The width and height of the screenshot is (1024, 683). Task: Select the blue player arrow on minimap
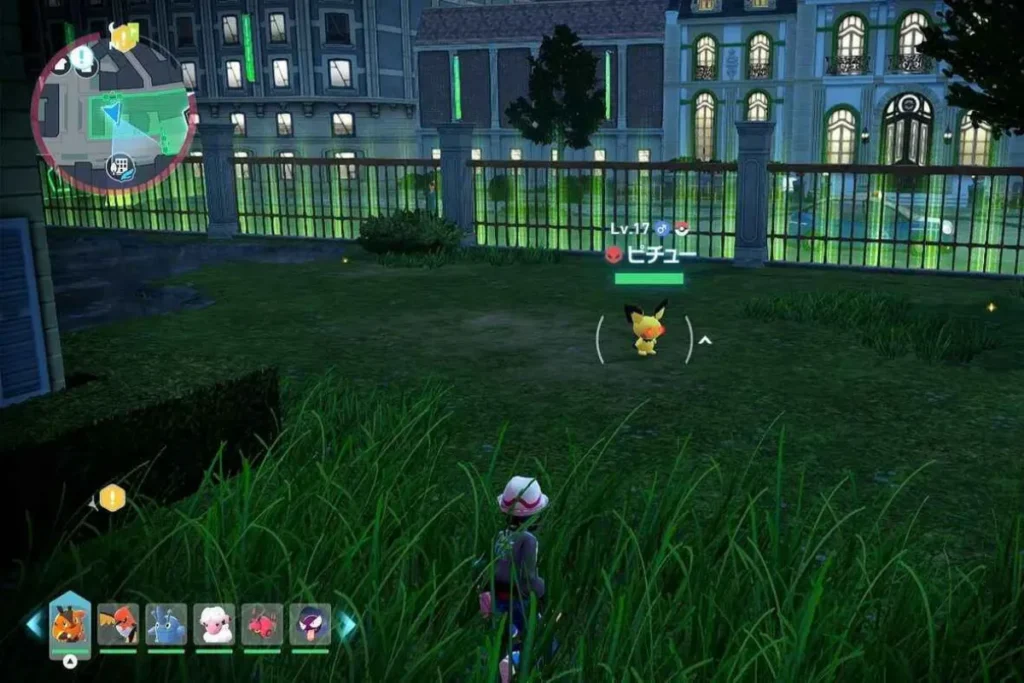(x=112, y=111)
